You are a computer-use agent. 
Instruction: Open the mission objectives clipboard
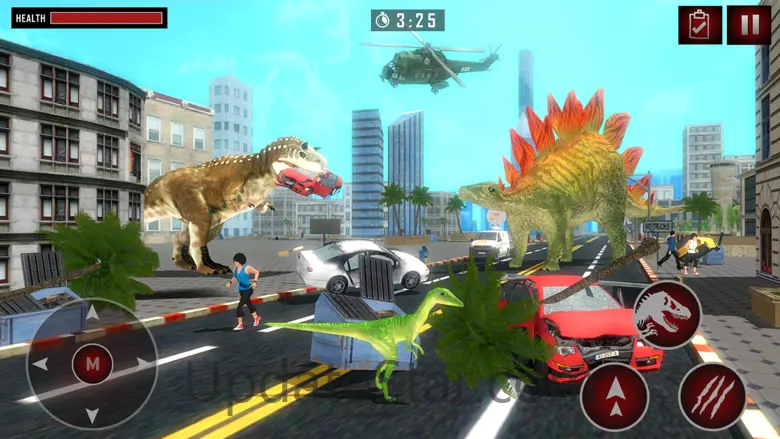(x=699, y=25)
